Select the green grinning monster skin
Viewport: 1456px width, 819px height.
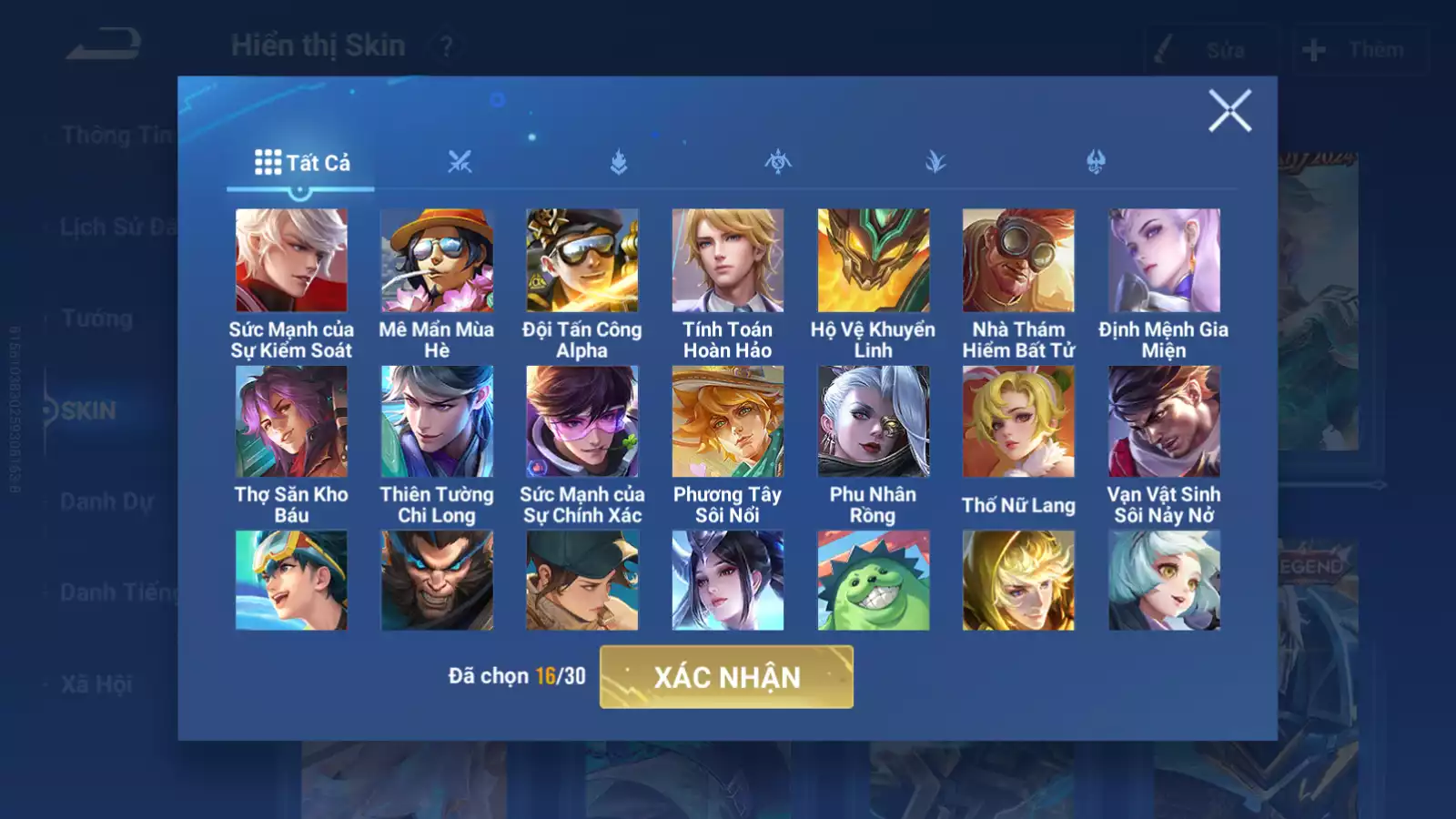(874, 581)
